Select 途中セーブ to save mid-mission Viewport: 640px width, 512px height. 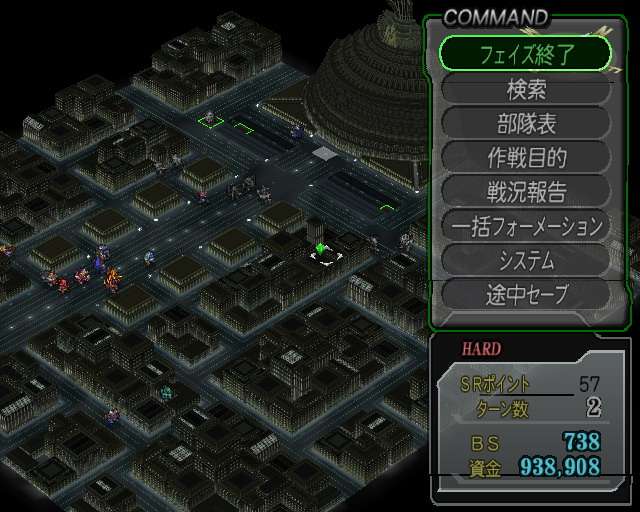pyautogui.click(x=525, y=294)
